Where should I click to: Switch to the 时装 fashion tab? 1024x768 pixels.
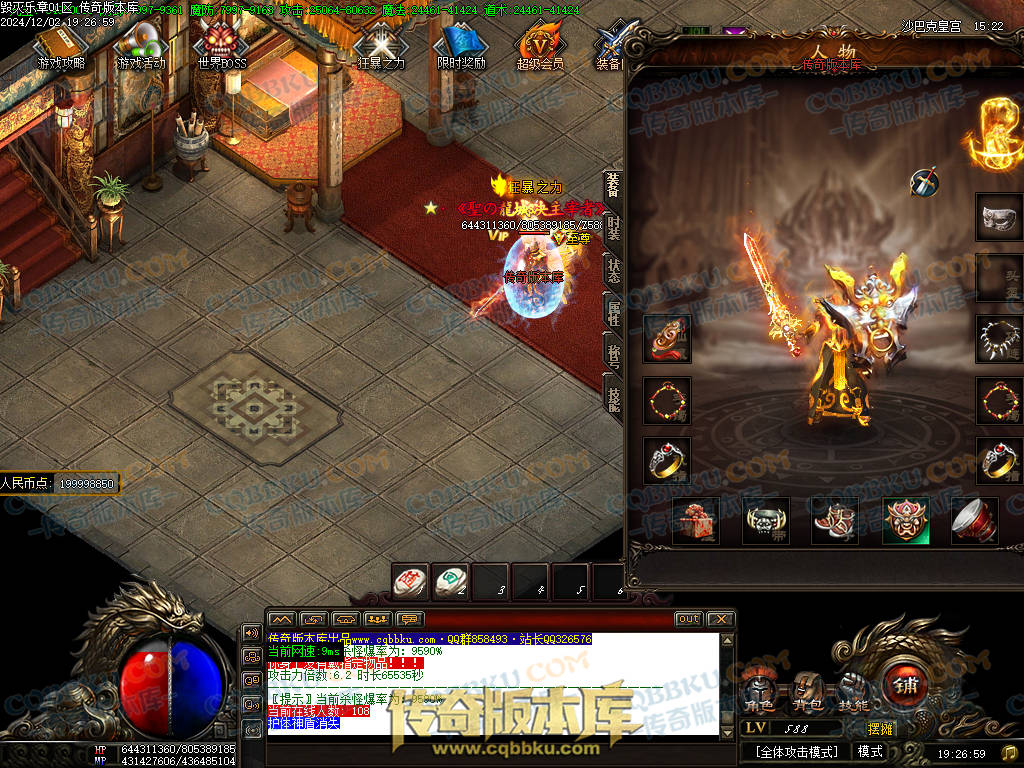(612, 230)
